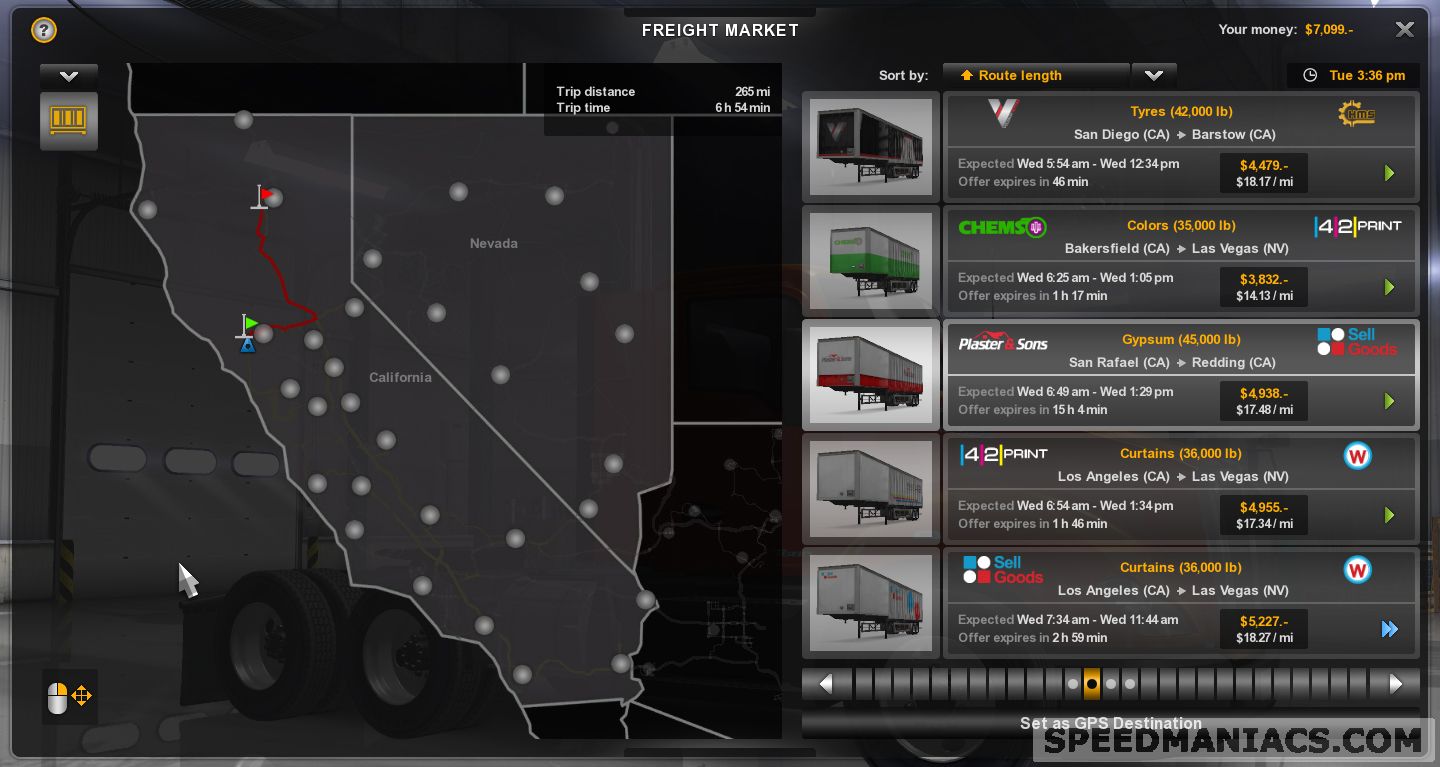Click the red destination flag on the map

click(x=264, y=194)
